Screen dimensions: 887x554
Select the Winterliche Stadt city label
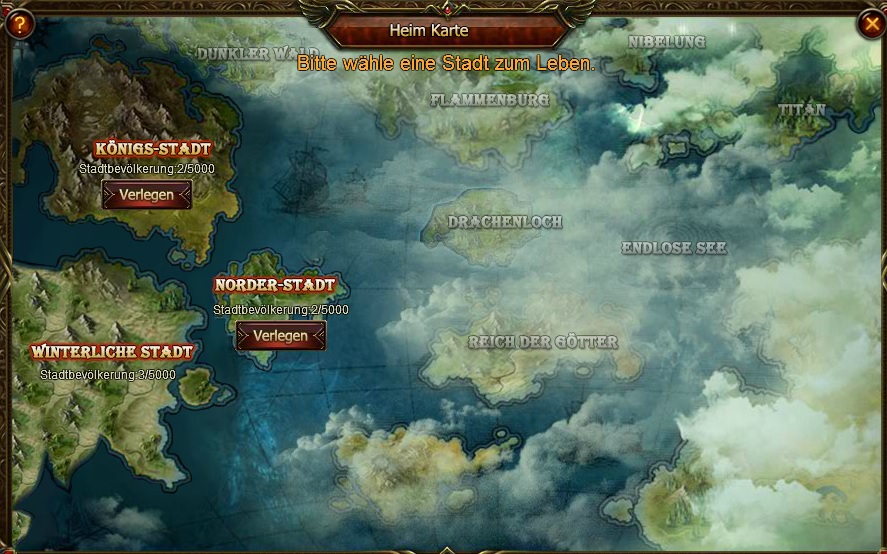point(112,352)
